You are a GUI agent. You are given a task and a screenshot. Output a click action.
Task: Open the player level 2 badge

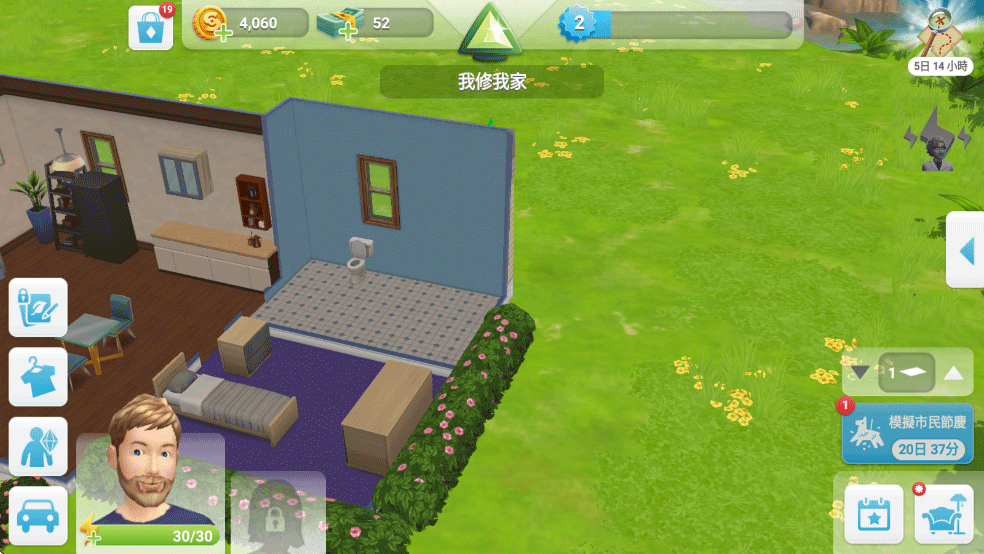(578, 23)
